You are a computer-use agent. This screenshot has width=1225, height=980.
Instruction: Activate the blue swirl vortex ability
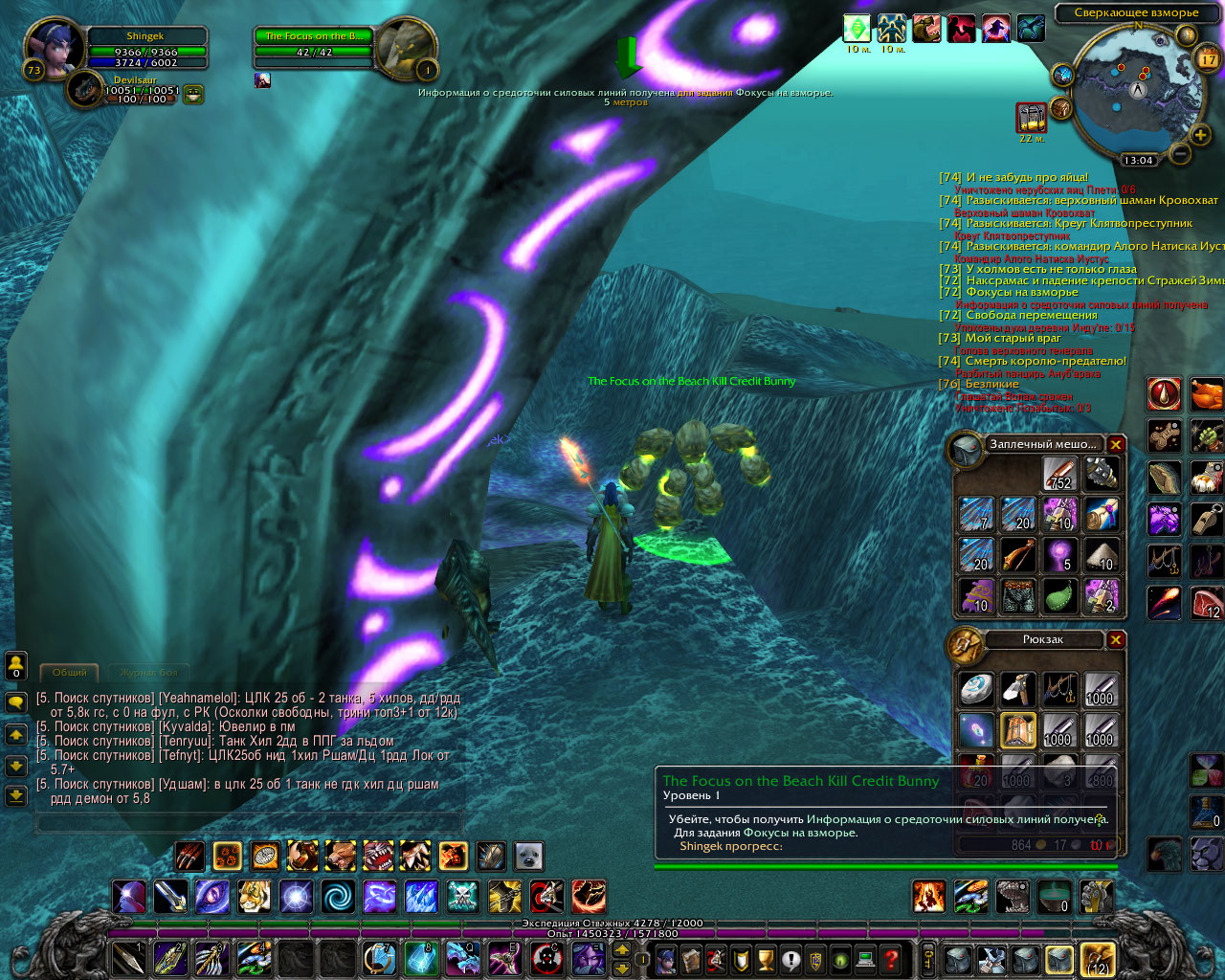coord(337,897)
